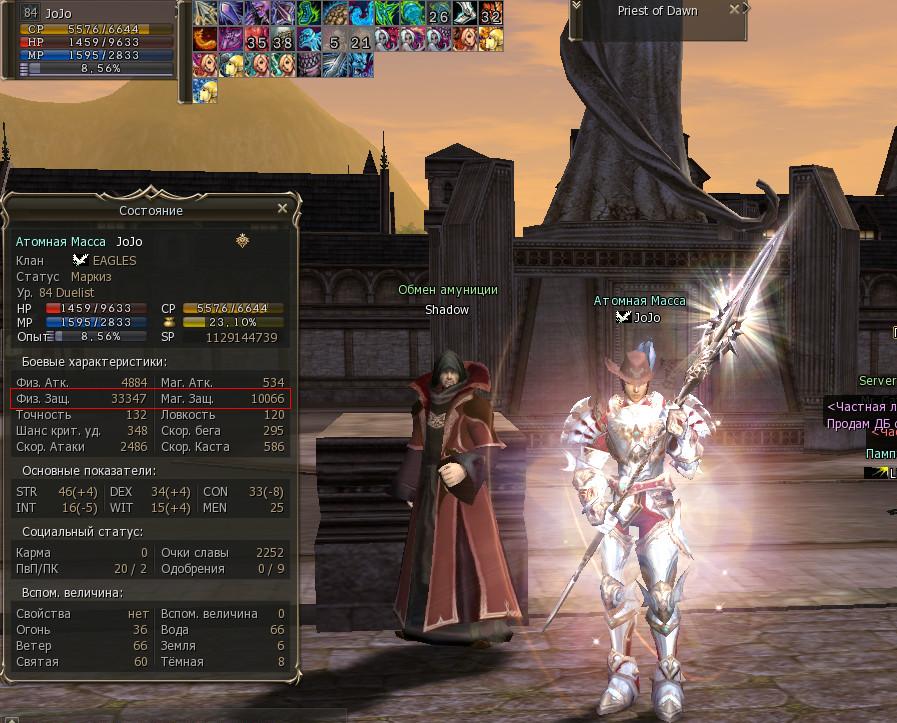Click the buff icon showing number 26
This screenshot has height=723, width=897.
click(438, 13)
